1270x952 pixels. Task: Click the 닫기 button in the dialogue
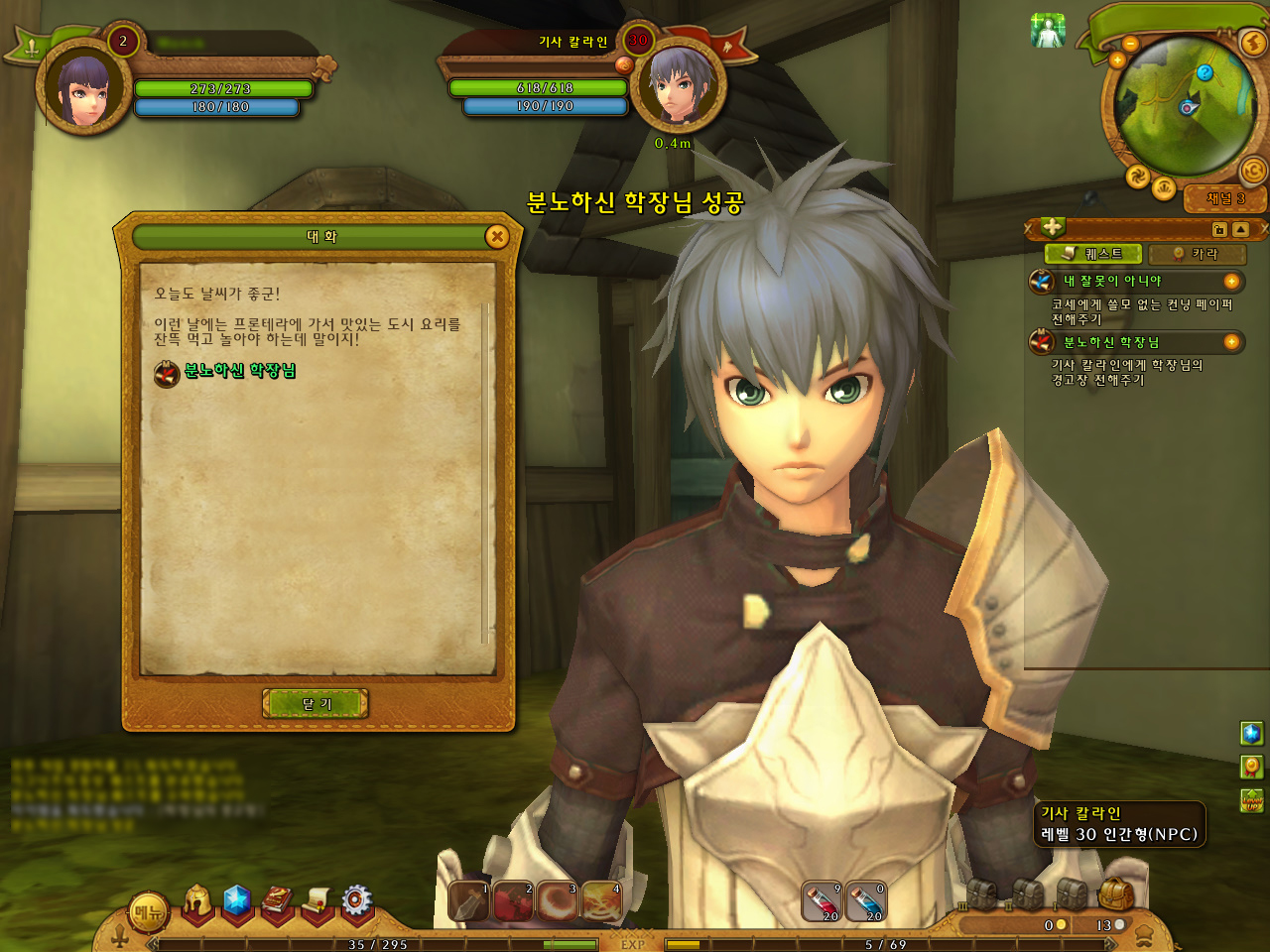coord(316,703)
